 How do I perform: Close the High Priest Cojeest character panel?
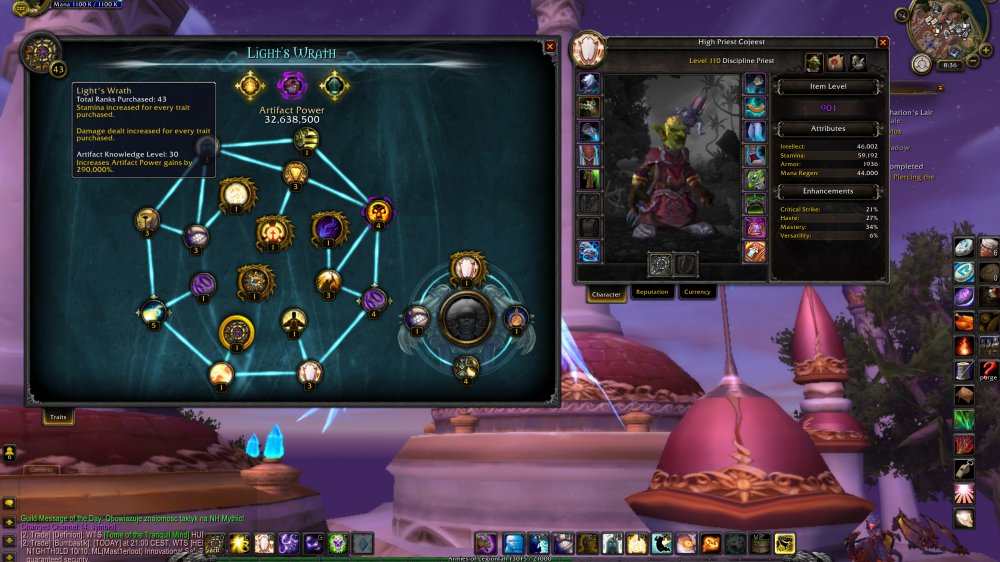click(x=883, y=42)
